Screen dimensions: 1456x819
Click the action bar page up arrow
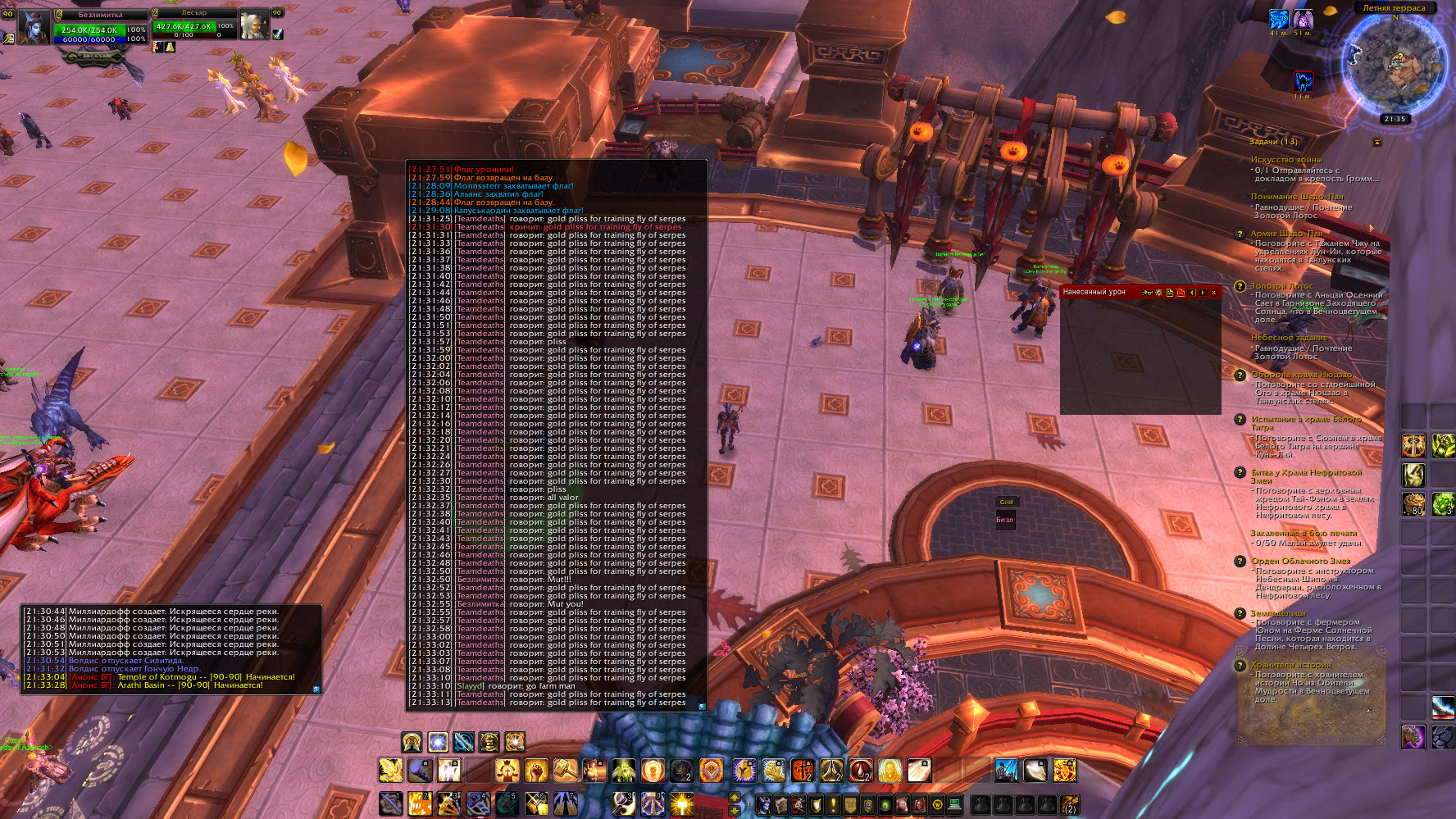[735, 798]
